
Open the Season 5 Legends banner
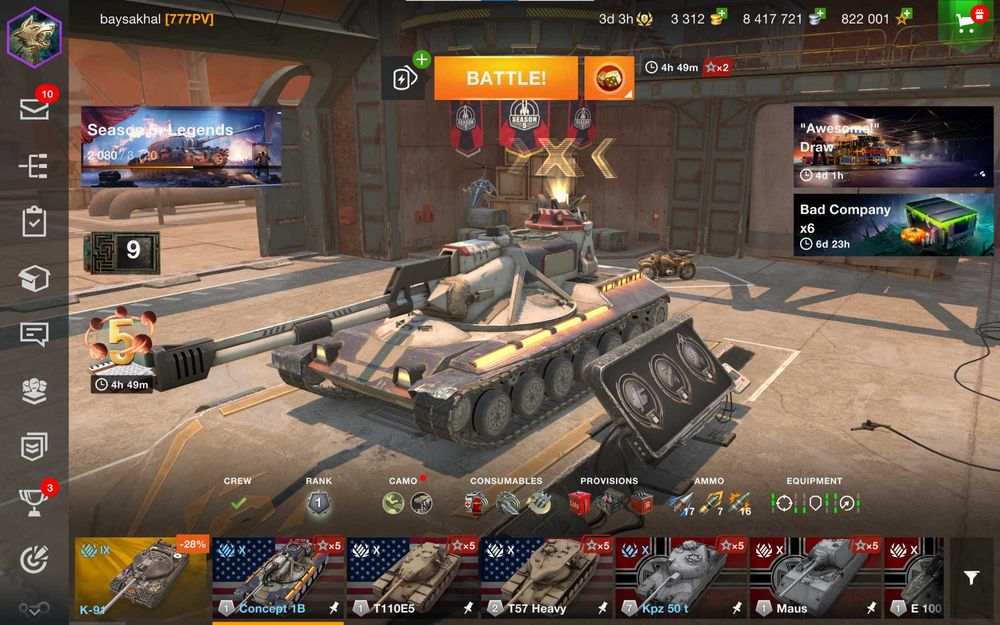(x=180, y=147)
